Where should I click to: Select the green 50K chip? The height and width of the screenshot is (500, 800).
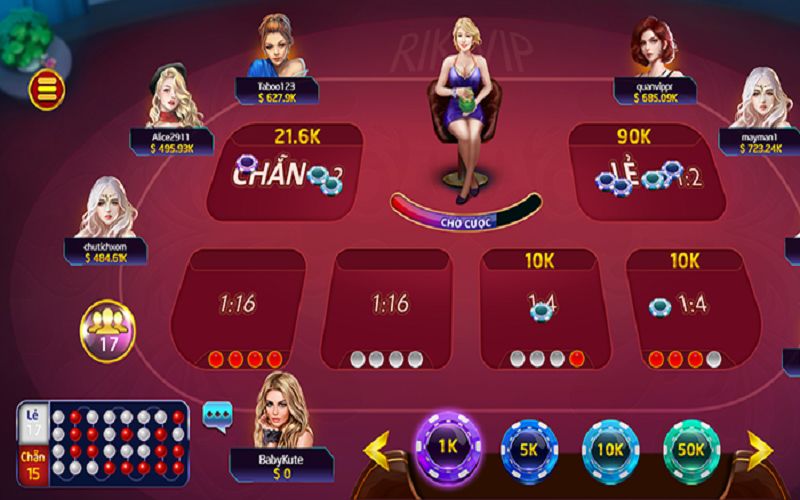(692, 448)
